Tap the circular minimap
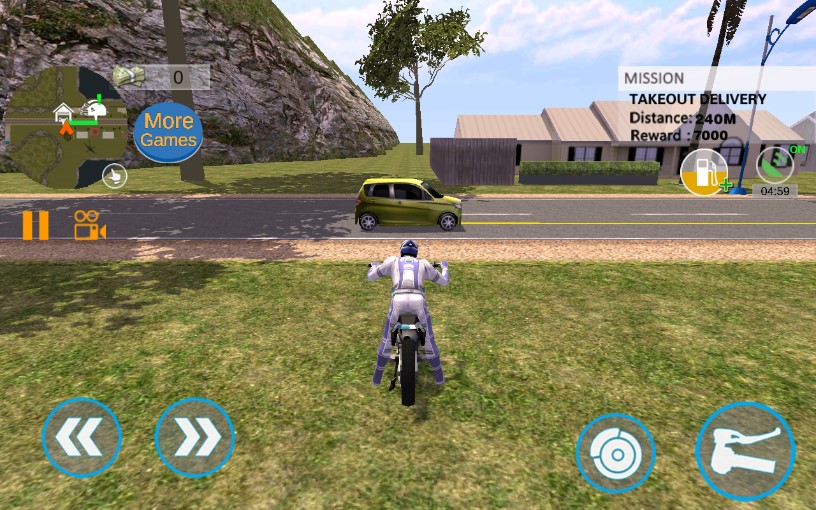This screenshot has width=816, height=510. pyautogui.click(x=65, y=128)
